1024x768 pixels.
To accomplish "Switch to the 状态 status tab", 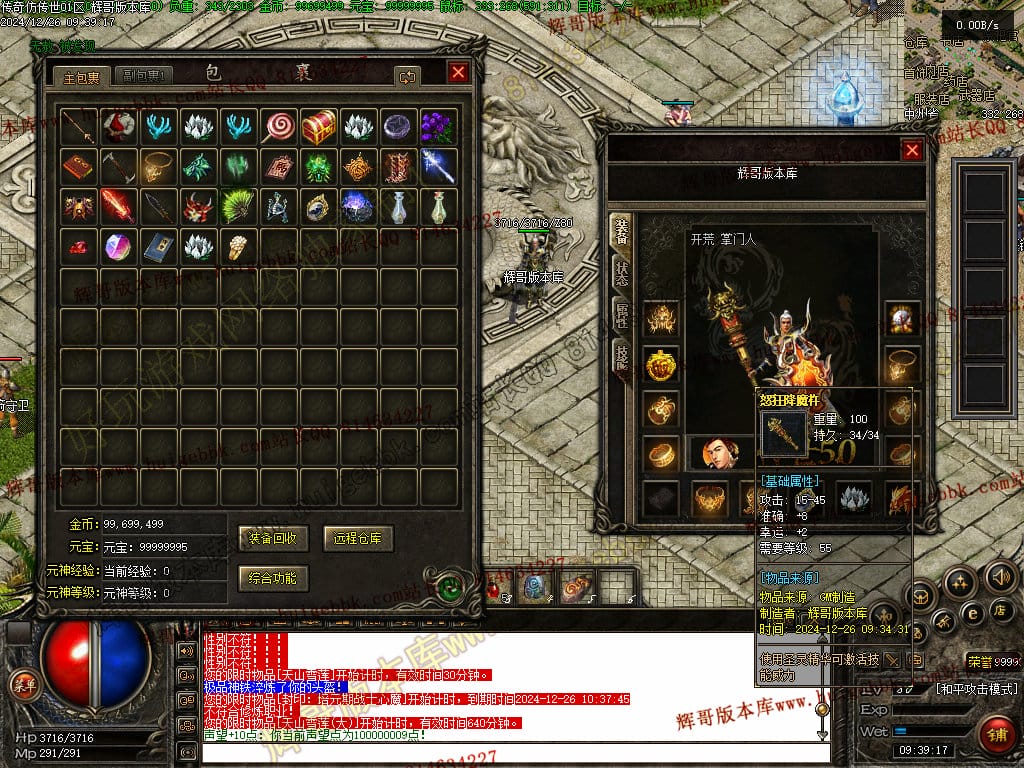I will tap(621, 271).
